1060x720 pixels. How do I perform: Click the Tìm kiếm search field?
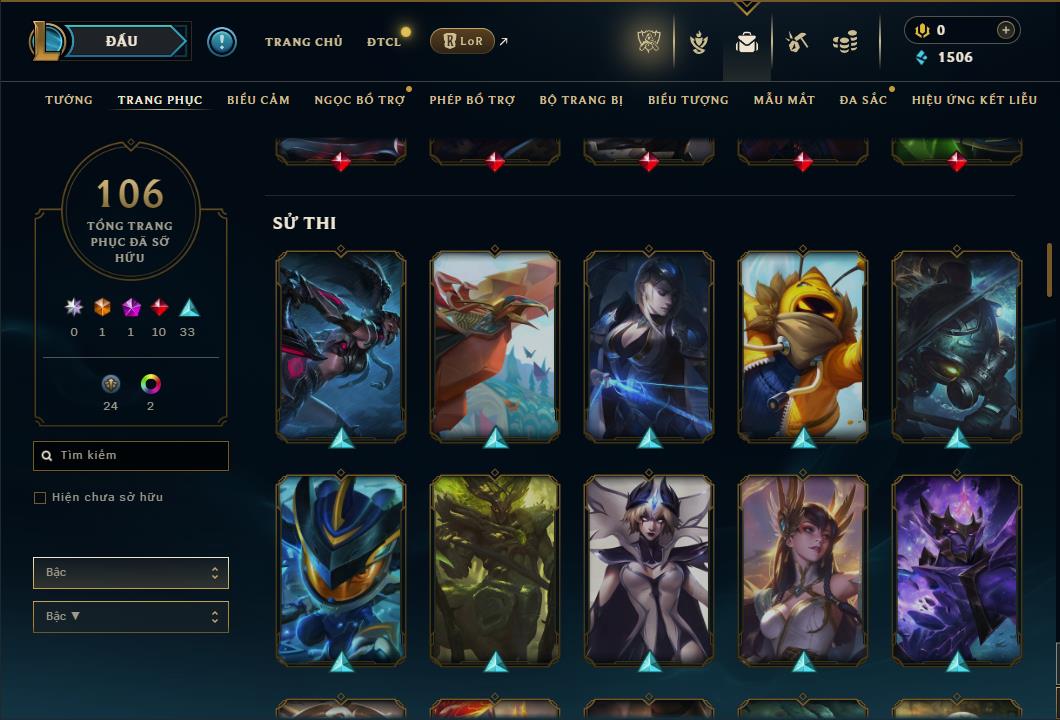pyautogui.click(x=131, y=456)
